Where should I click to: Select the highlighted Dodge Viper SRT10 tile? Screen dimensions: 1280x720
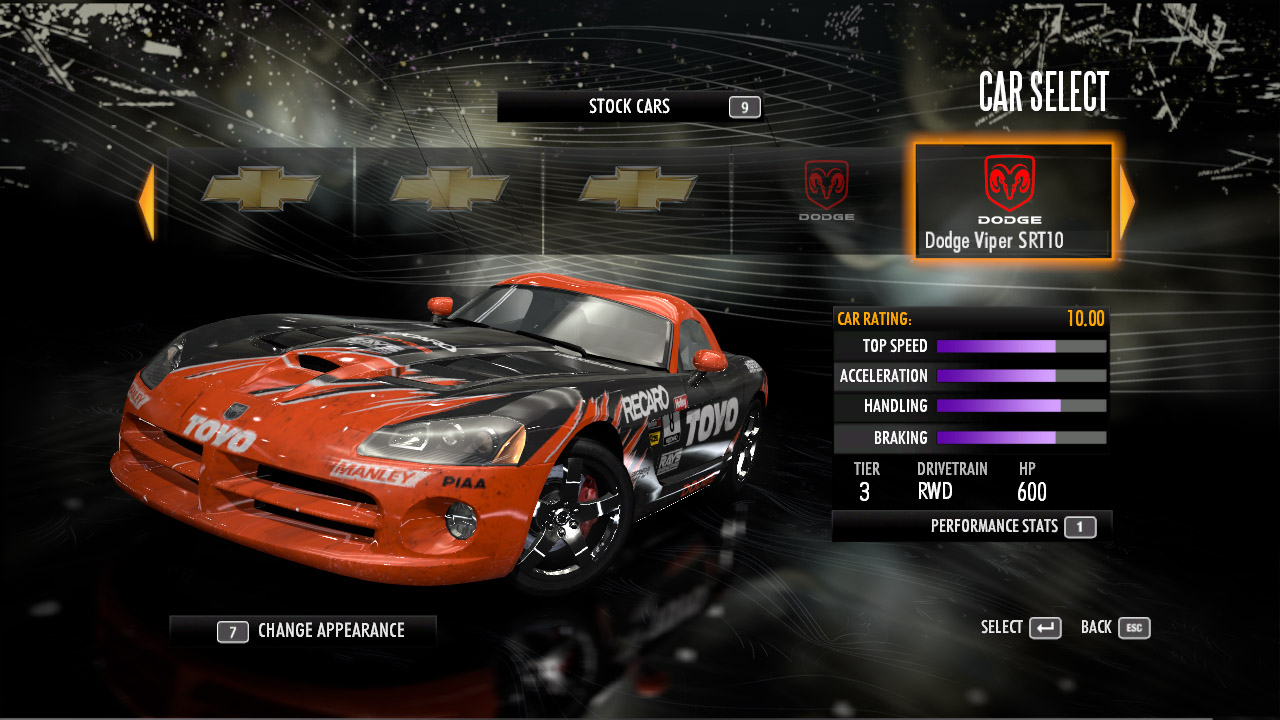(x=1012, y=201)
